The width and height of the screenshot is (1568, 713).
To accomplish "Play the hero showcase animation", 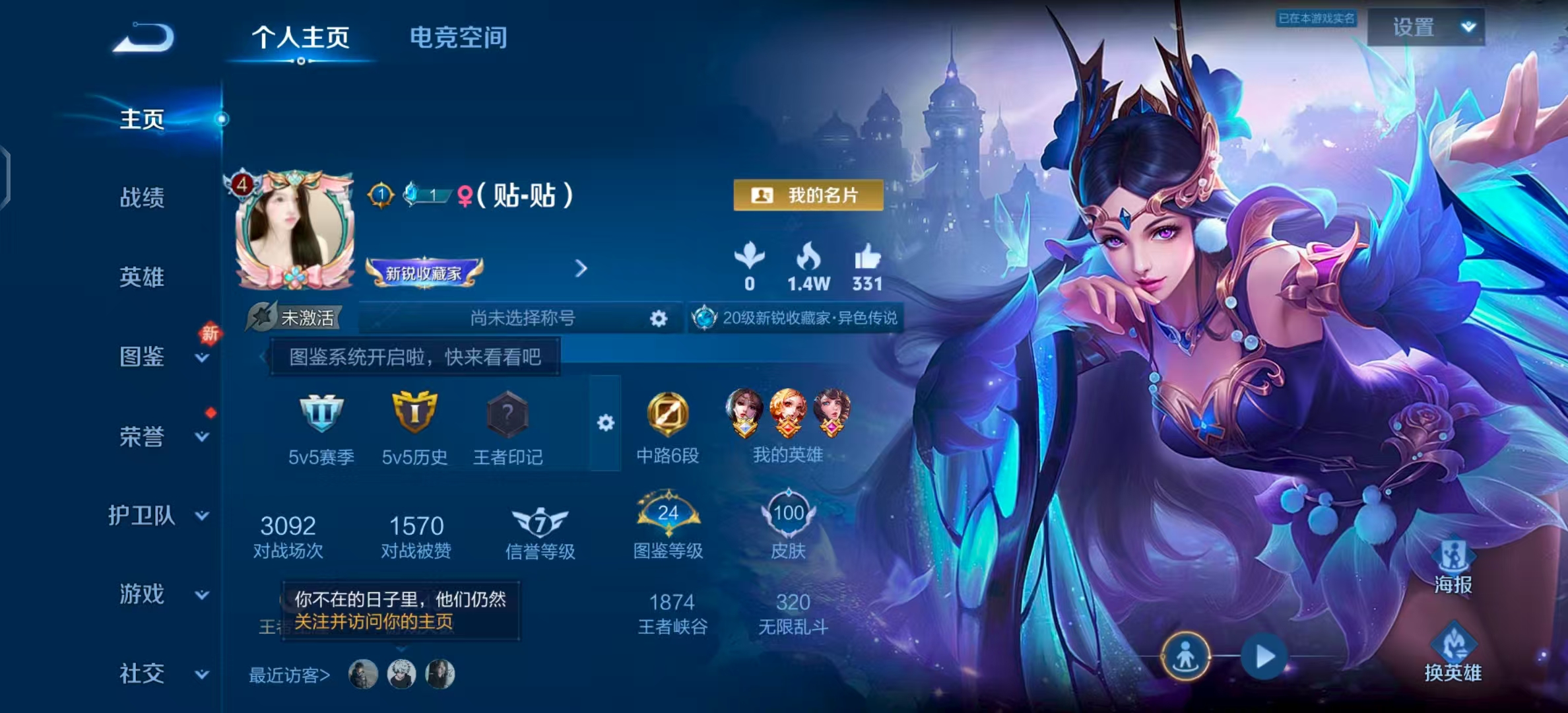I will 1264,657.
